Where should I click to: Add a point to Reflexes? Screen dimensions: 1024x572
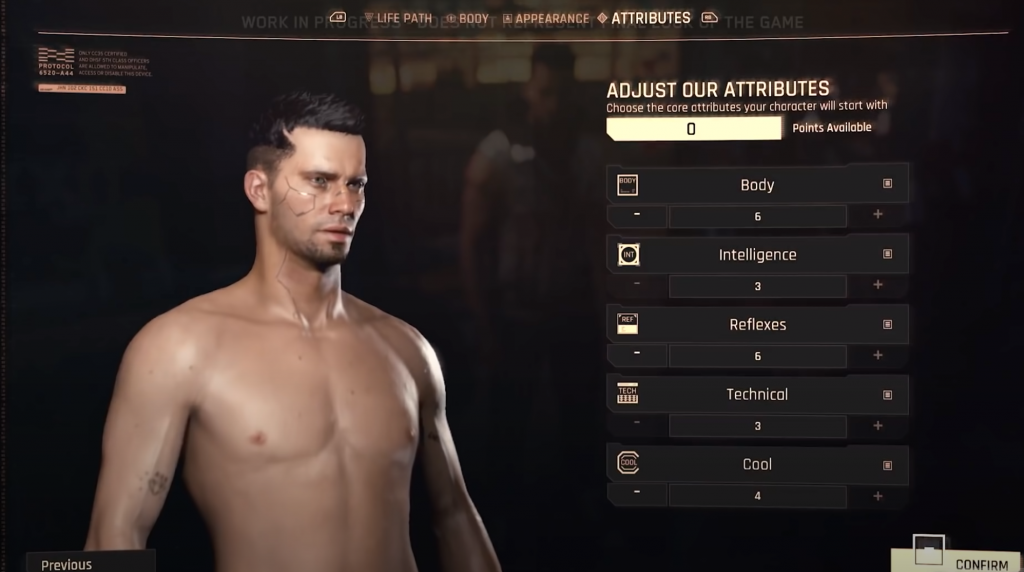click(x=878, y=355)
